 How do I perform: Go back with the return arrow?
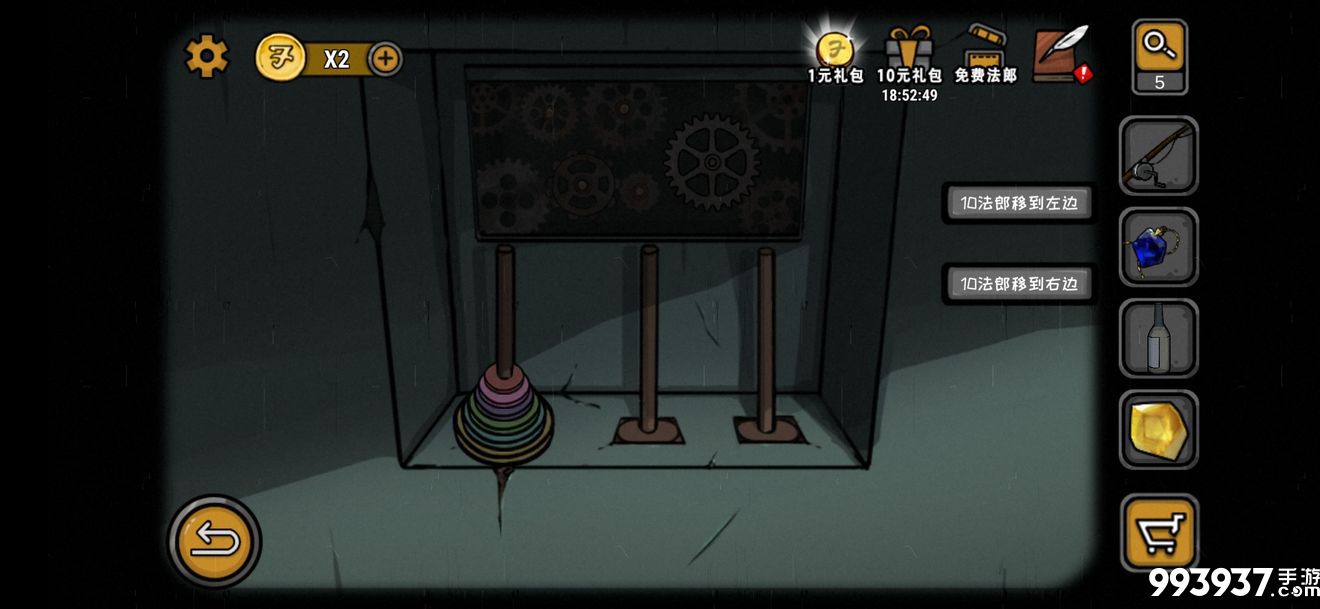pyautogui.click(x=214, y=541)
